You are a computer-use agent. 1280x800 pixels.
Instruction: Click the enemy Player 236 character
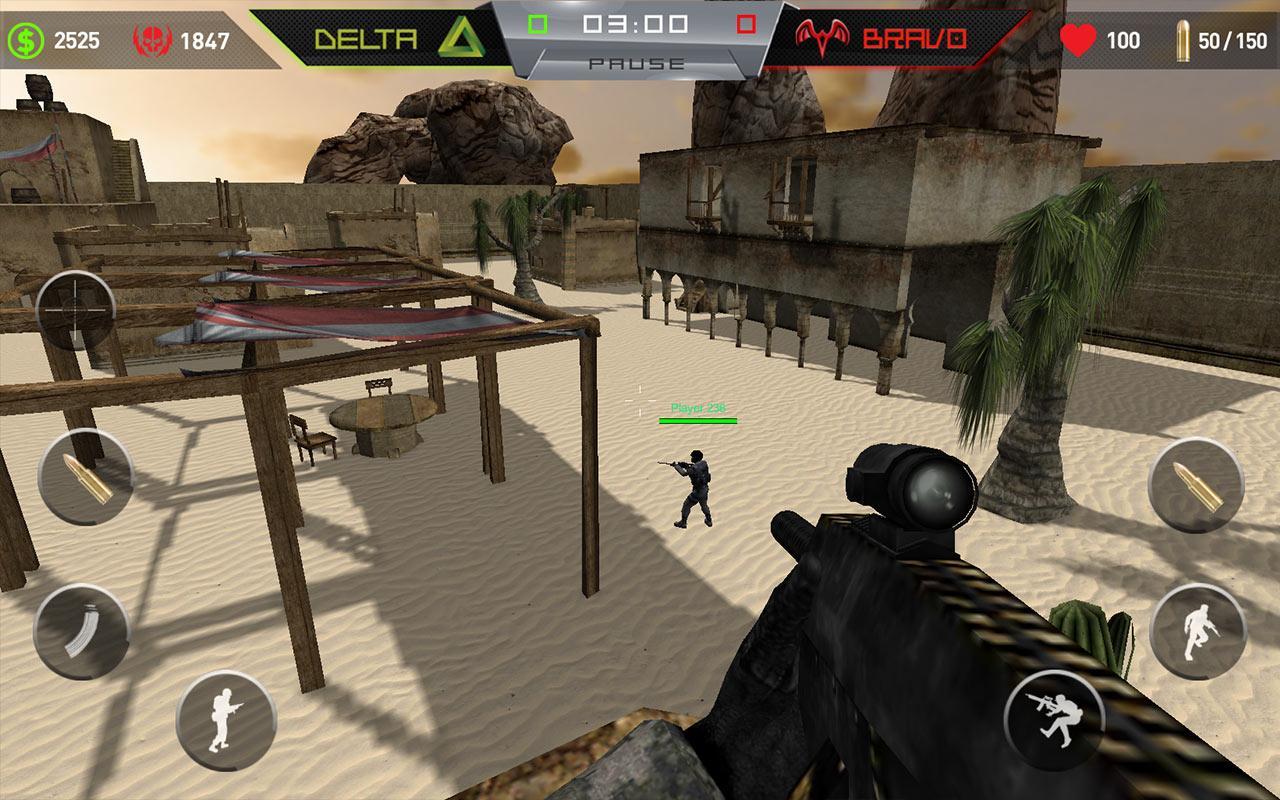697,490
